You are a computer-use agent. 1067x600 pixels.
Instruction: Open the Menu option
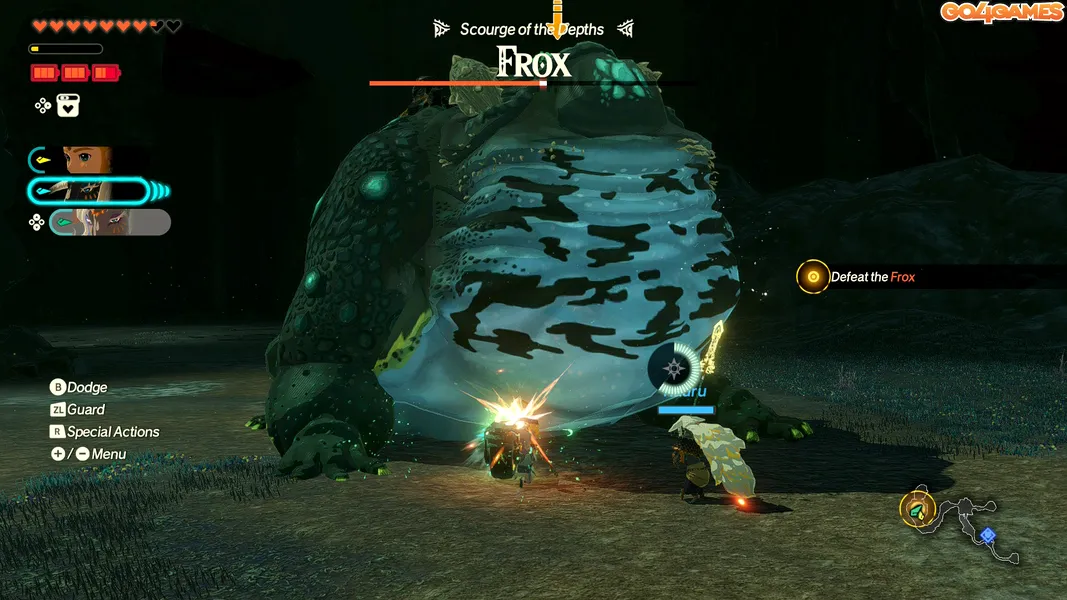pyautogui.click(x=108, y=454)
